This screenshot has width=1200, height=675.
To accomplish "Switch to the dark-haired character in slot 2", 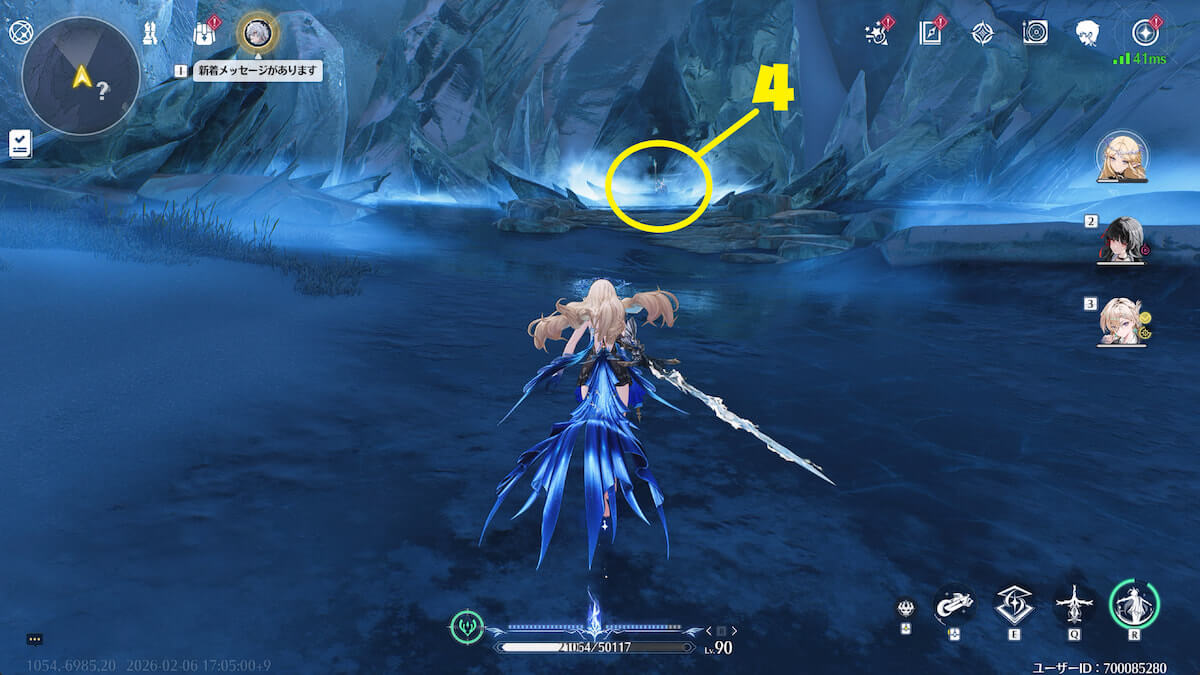I will point(1121,239).
